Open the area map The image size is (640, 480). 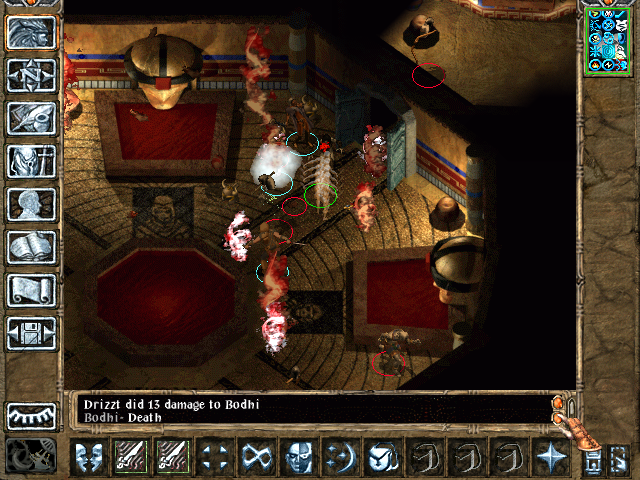pos(31,76)
